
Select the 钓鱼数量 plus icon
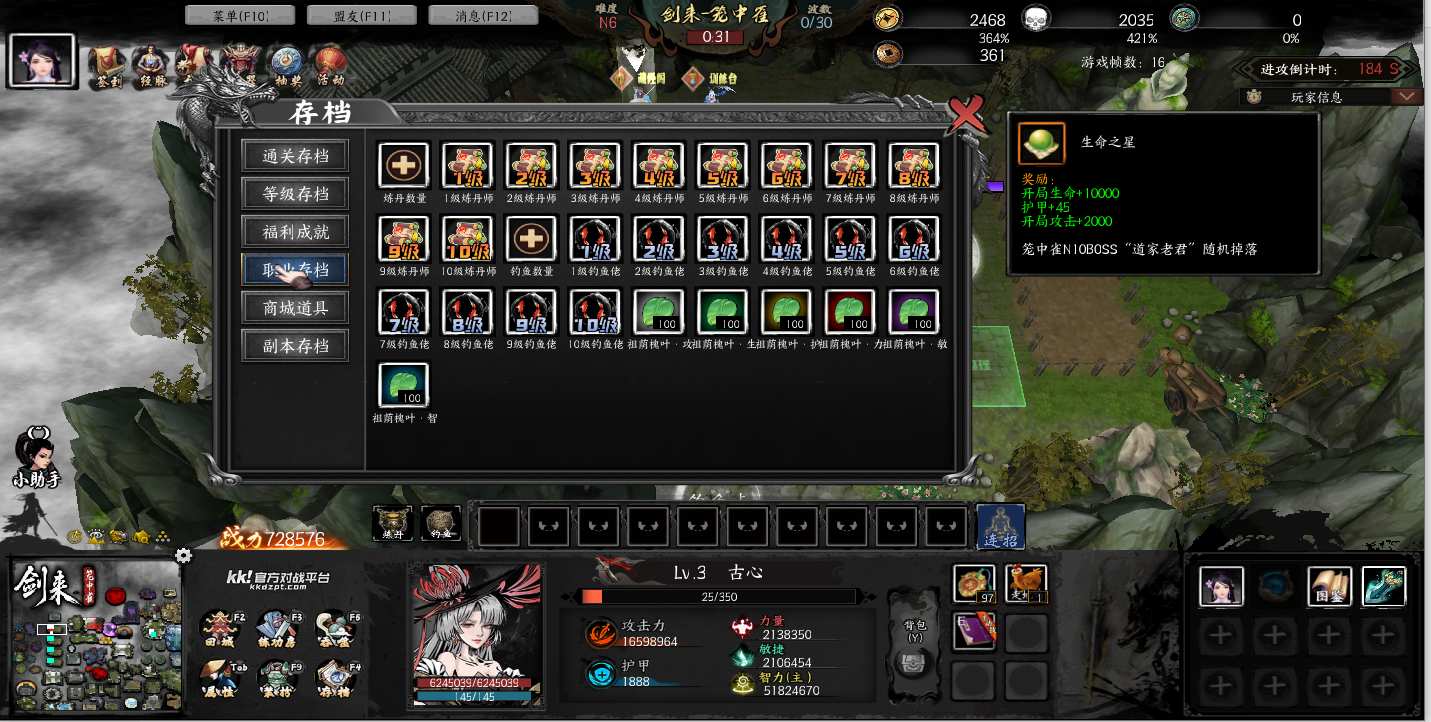(531, 239)
